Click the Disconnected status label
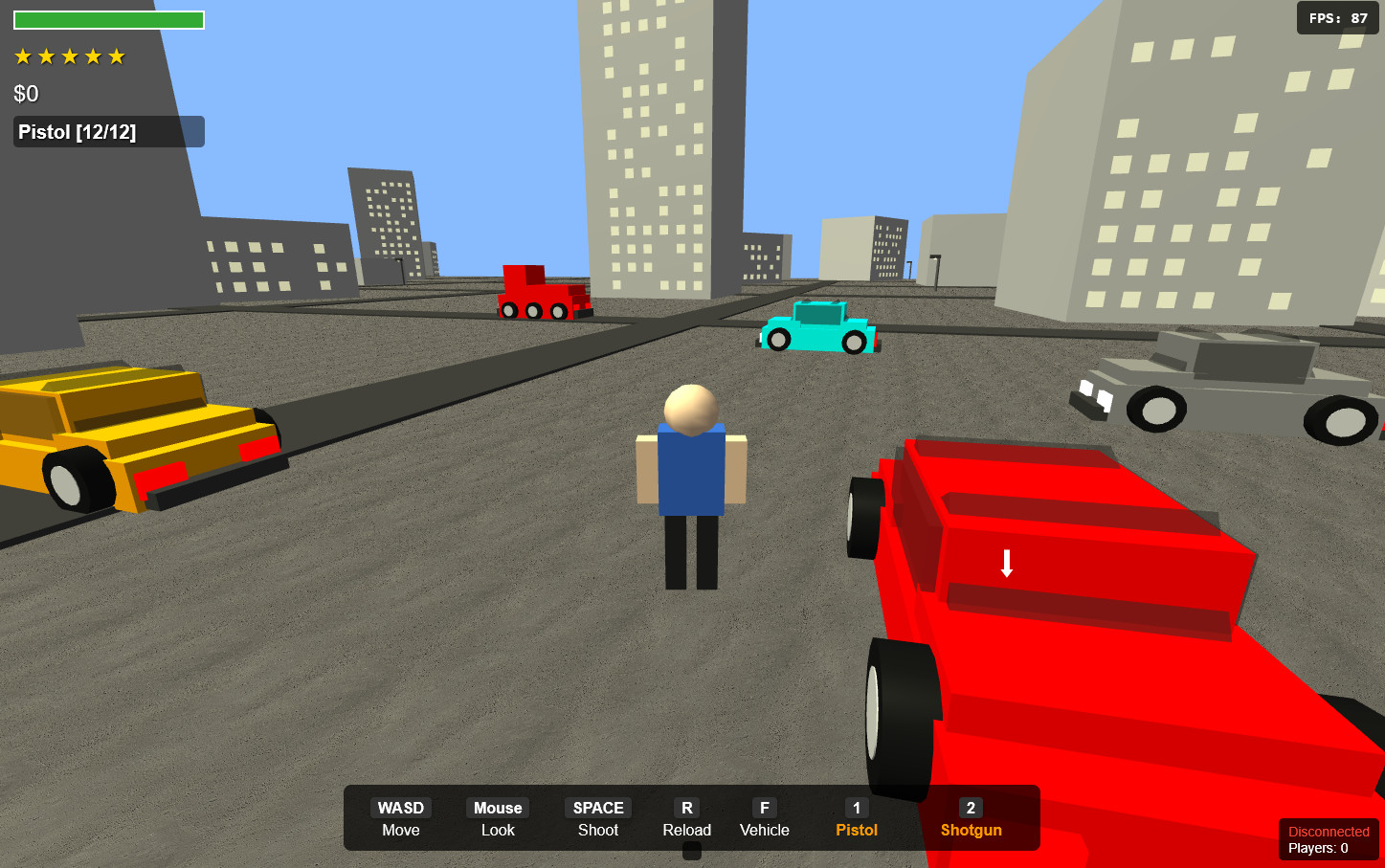Screen dimensions: 1385x868 pos(1328,831)
